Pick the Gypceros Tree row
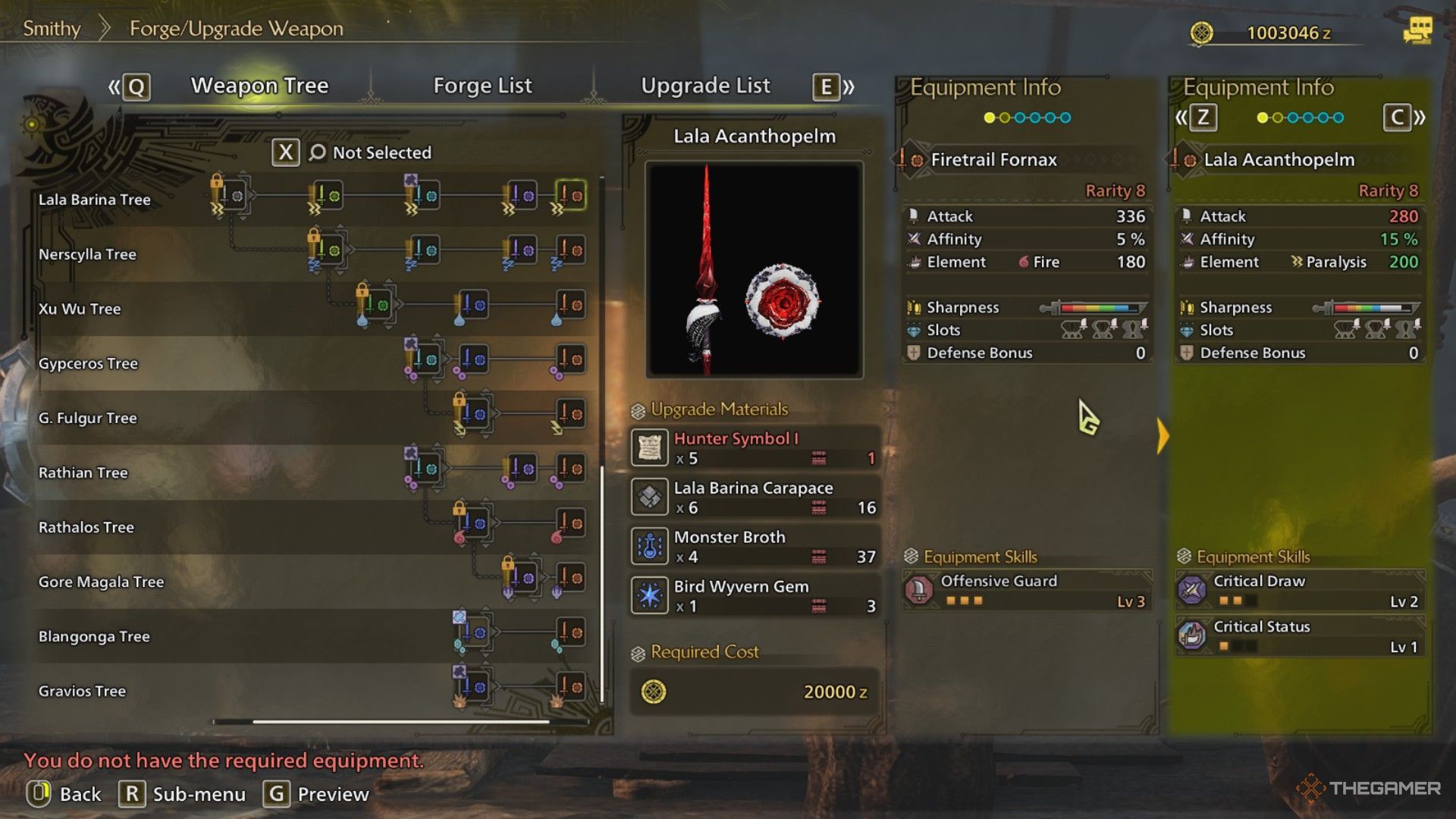1456x819 pixels. click(x=88, y=363)
